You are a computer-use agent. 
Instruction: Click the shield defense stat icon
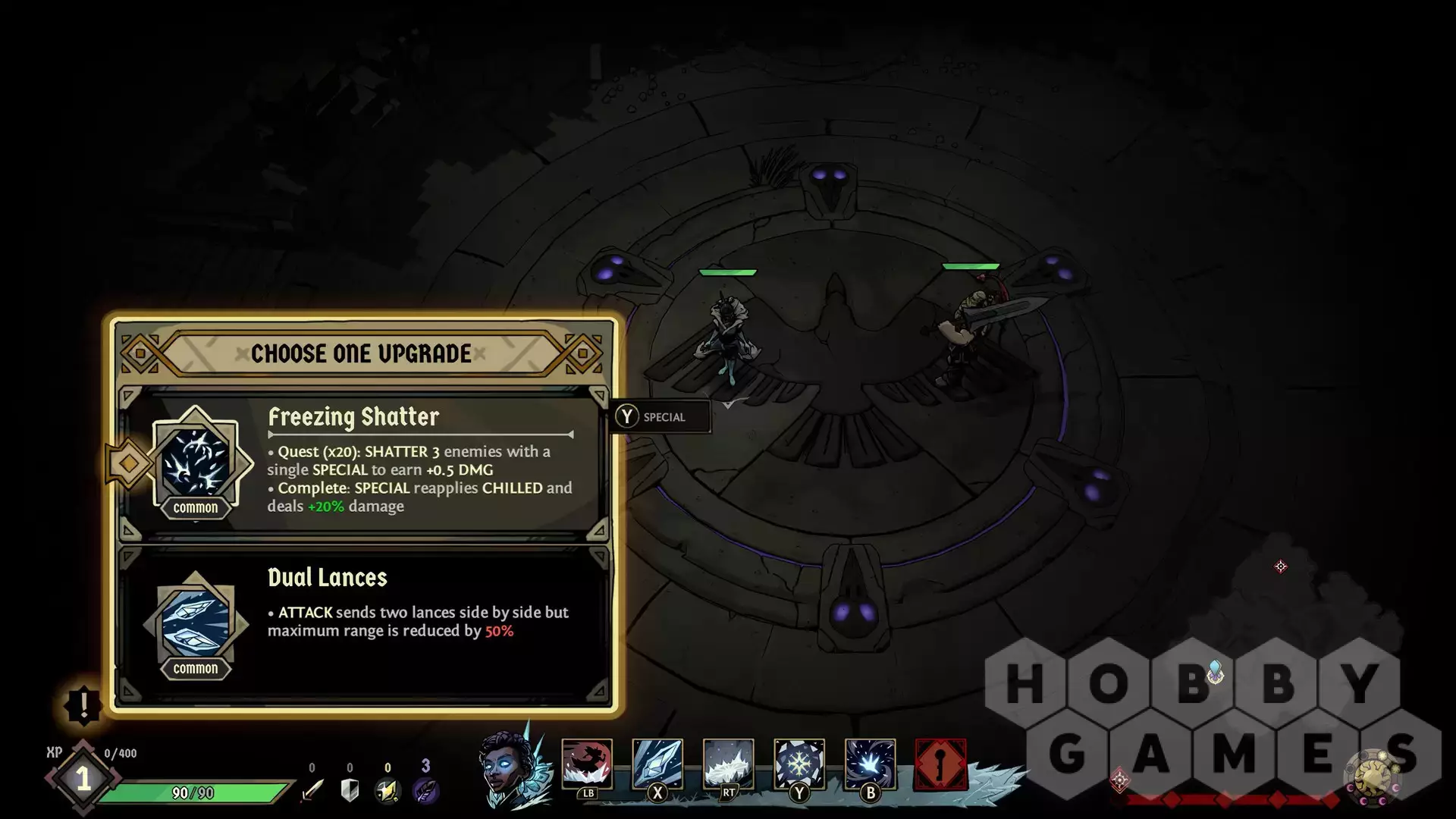[350, 790]
